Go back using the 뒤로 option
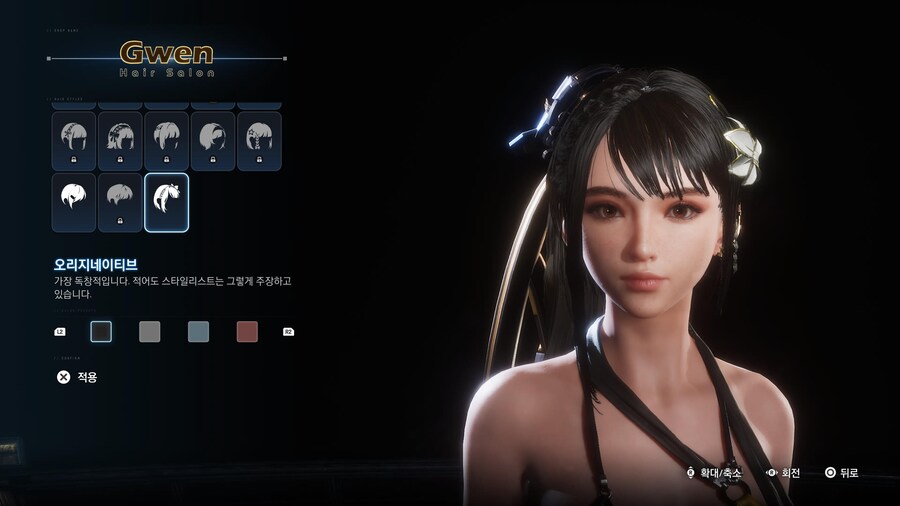900x506 pixels. 841,472
